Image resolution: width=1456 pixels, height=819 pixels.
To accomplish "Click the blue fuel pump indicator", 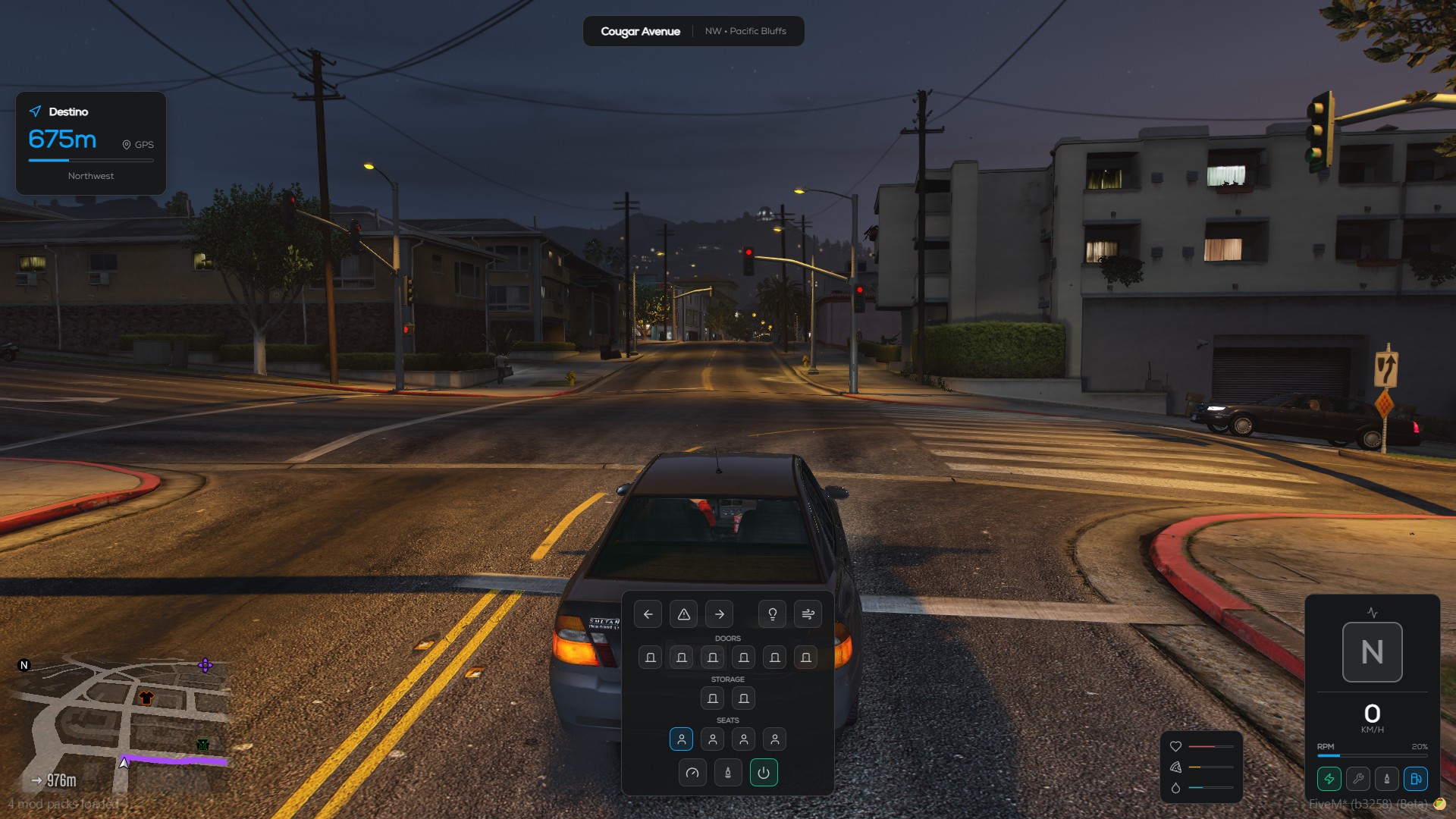I will [x=1415, y=779].
